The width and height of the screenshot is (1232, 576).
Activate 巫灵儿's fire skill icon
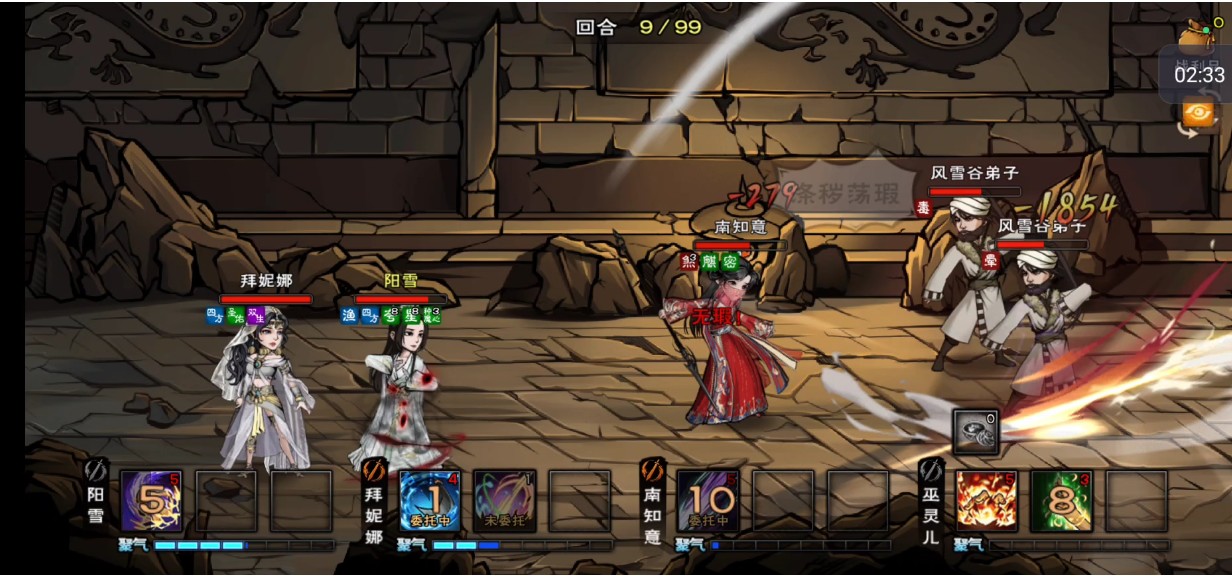986,500
